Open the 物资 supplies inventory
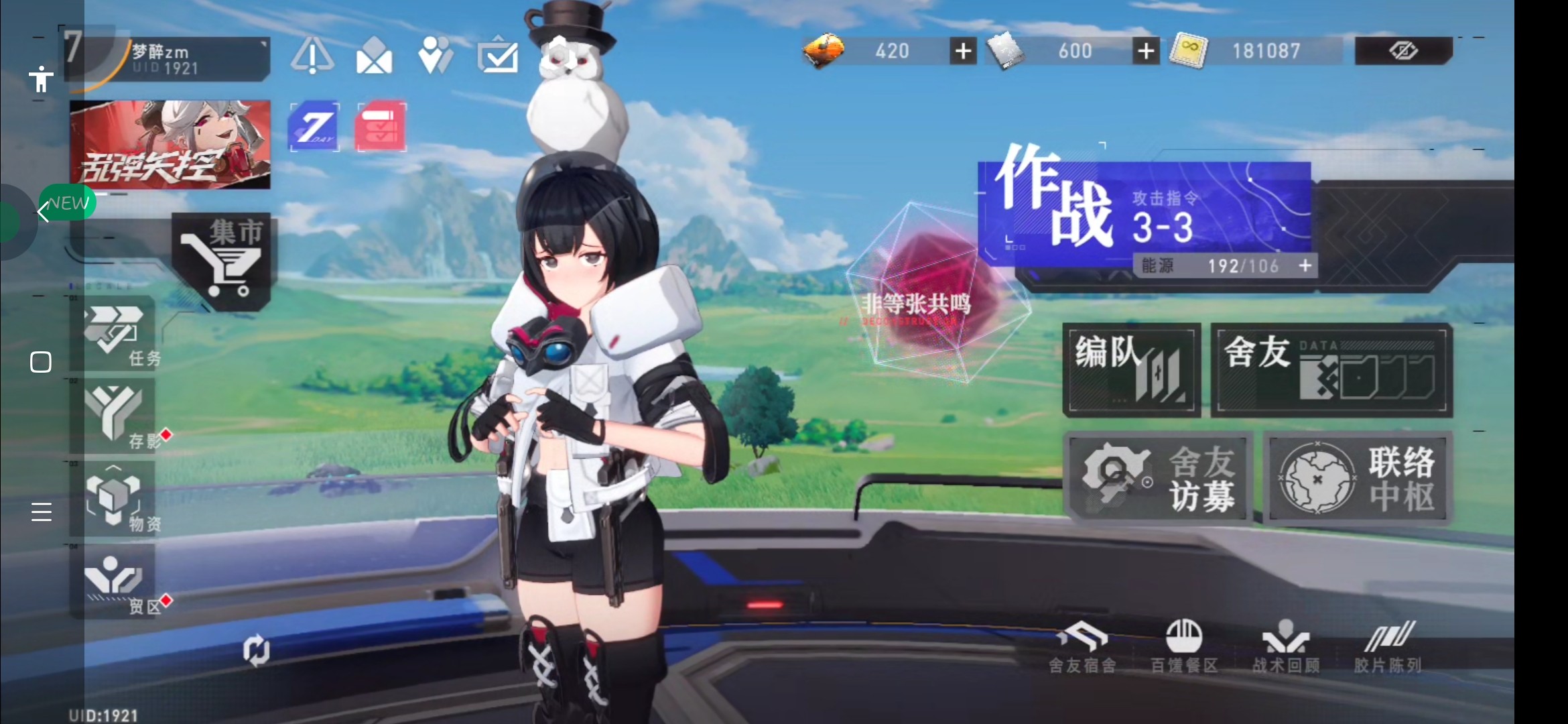This screenshot has width=1568, height=724. [114, 498]
